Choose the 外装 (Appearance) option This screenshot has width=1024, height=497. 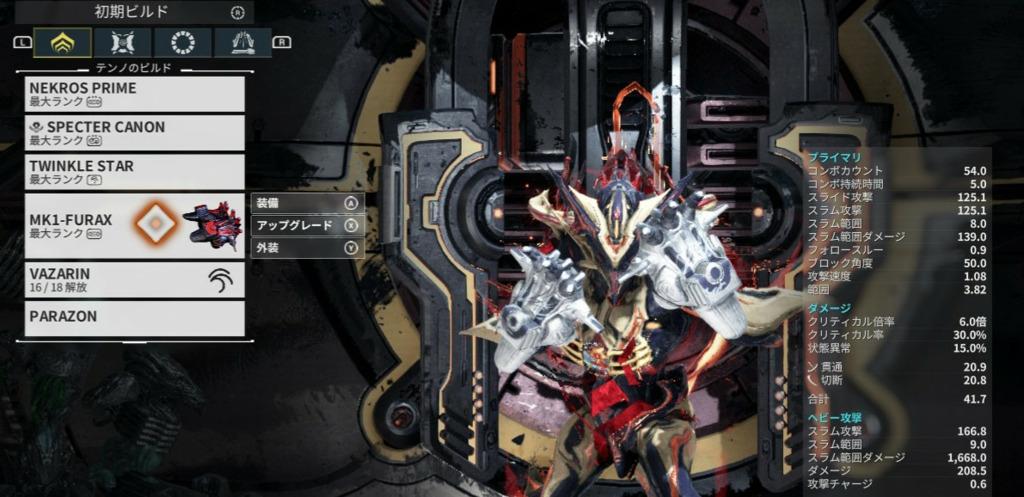(x=305, y=248)
